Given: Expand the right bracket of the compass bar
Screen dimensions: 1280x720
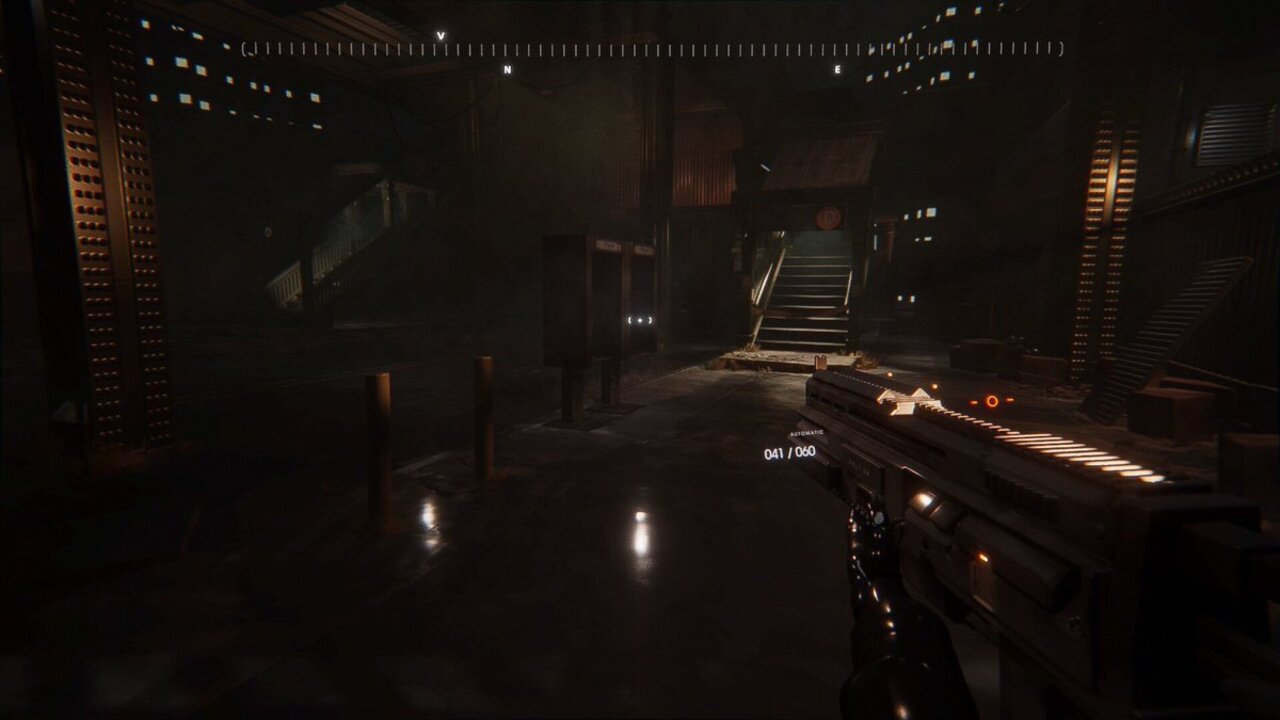Looking at the screenshot, I should [x=1061, y=47].
